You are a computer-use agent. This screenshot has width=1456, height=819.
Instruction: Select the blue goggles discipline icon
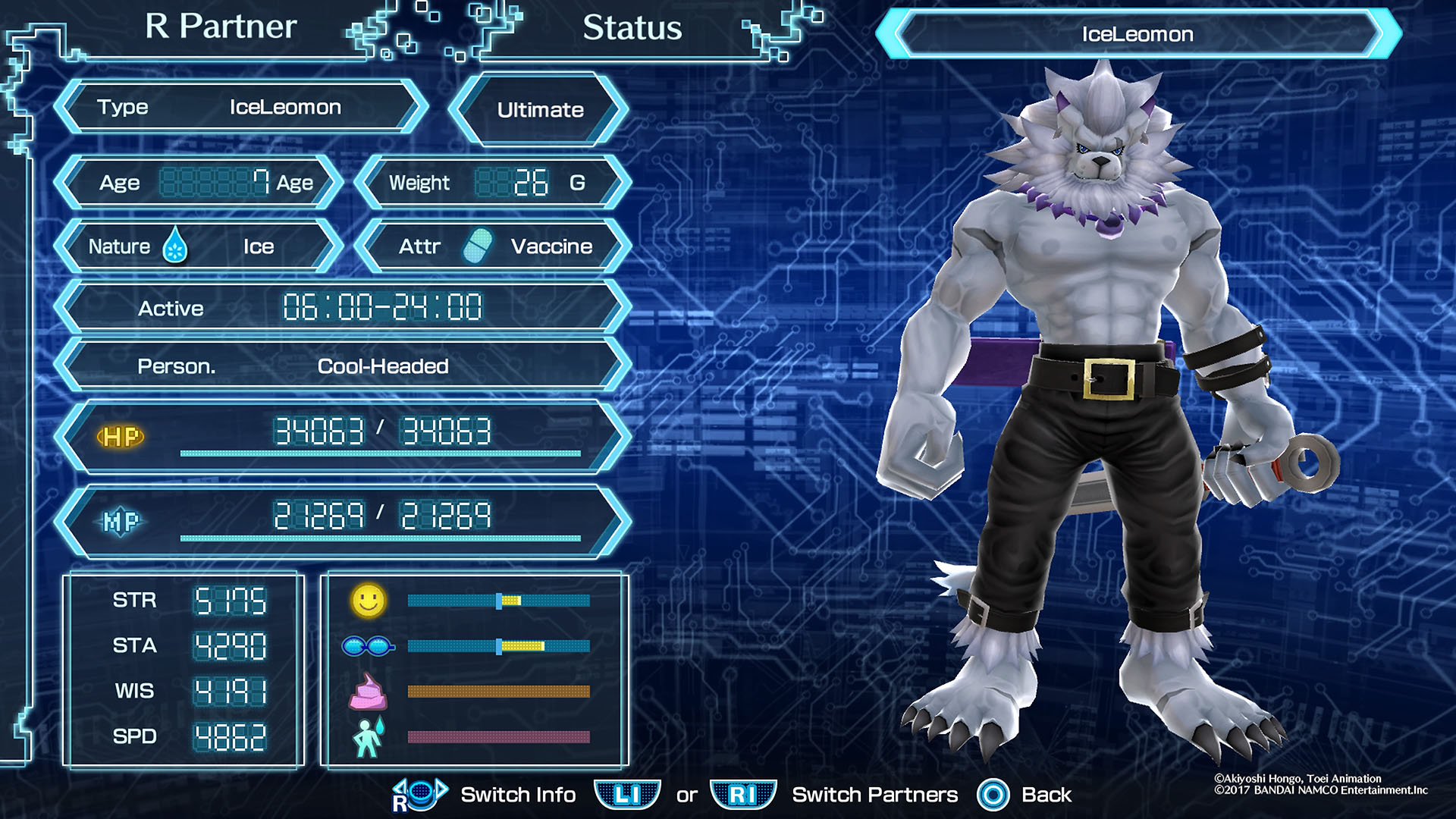[368, 646]
